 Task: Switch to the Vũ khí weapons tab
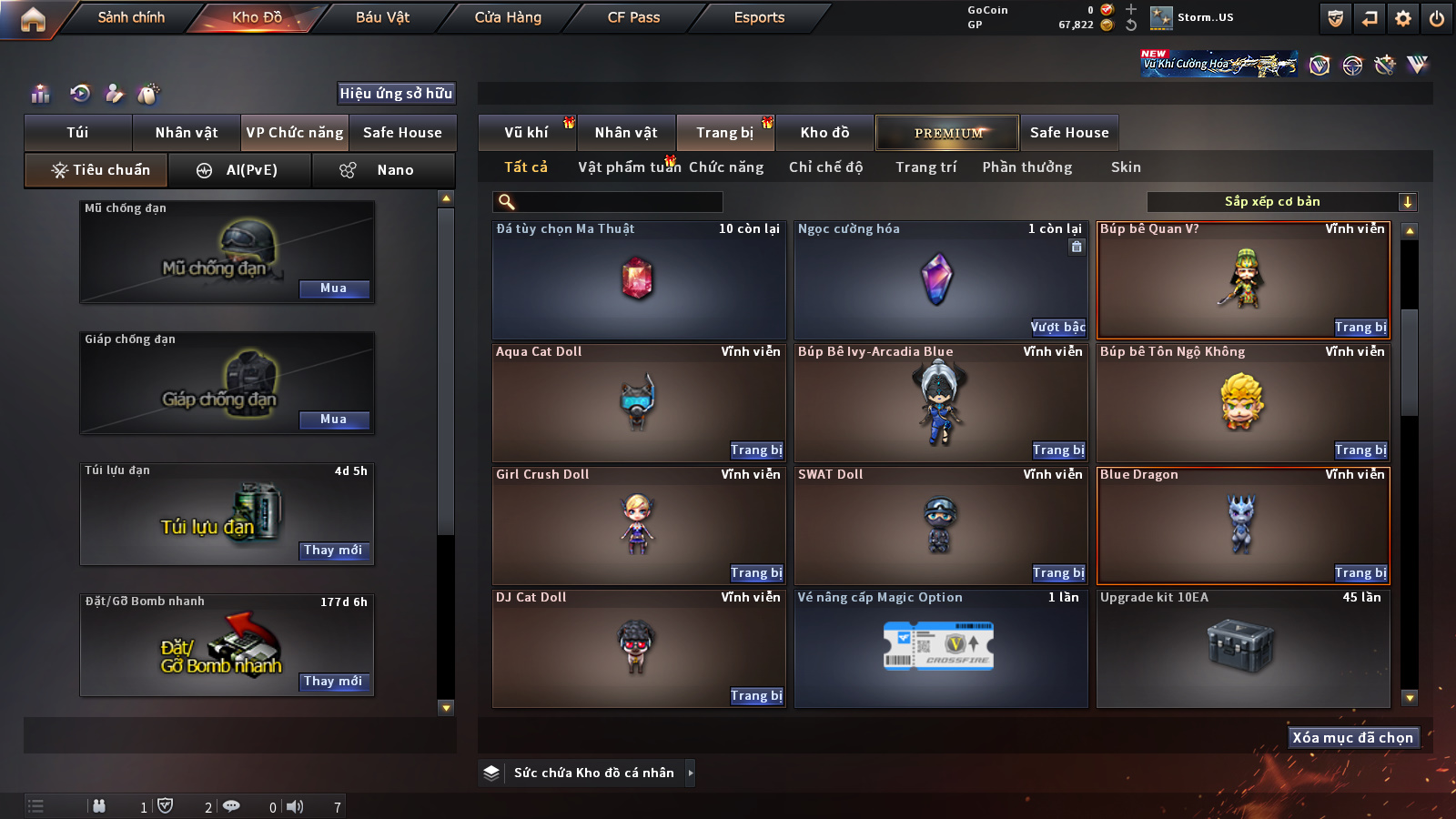pos(526,133)
